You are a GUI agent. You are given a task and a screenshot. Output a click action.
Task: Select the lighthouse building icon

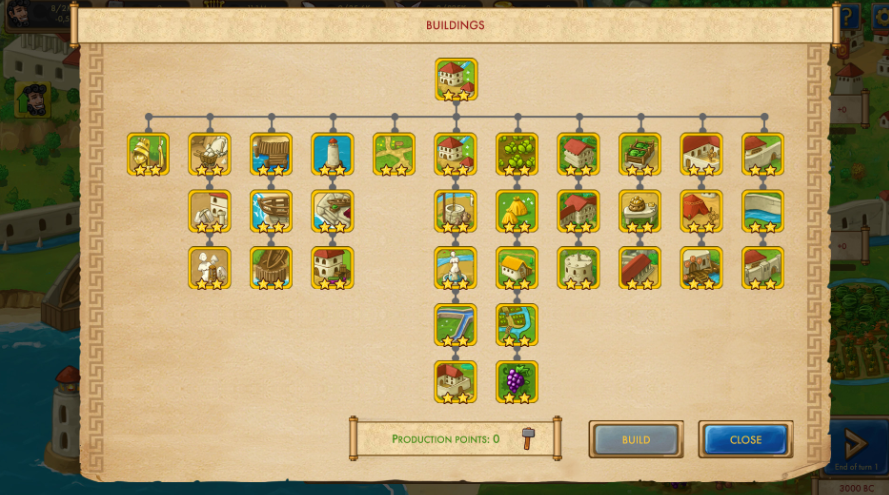point(332,154)
